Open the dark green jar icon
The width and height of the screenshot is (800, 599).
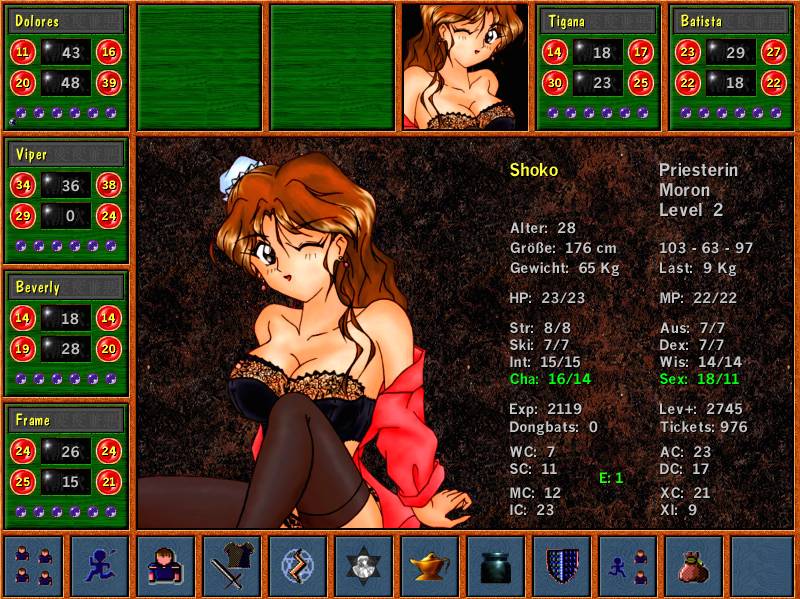click(496, 566)
